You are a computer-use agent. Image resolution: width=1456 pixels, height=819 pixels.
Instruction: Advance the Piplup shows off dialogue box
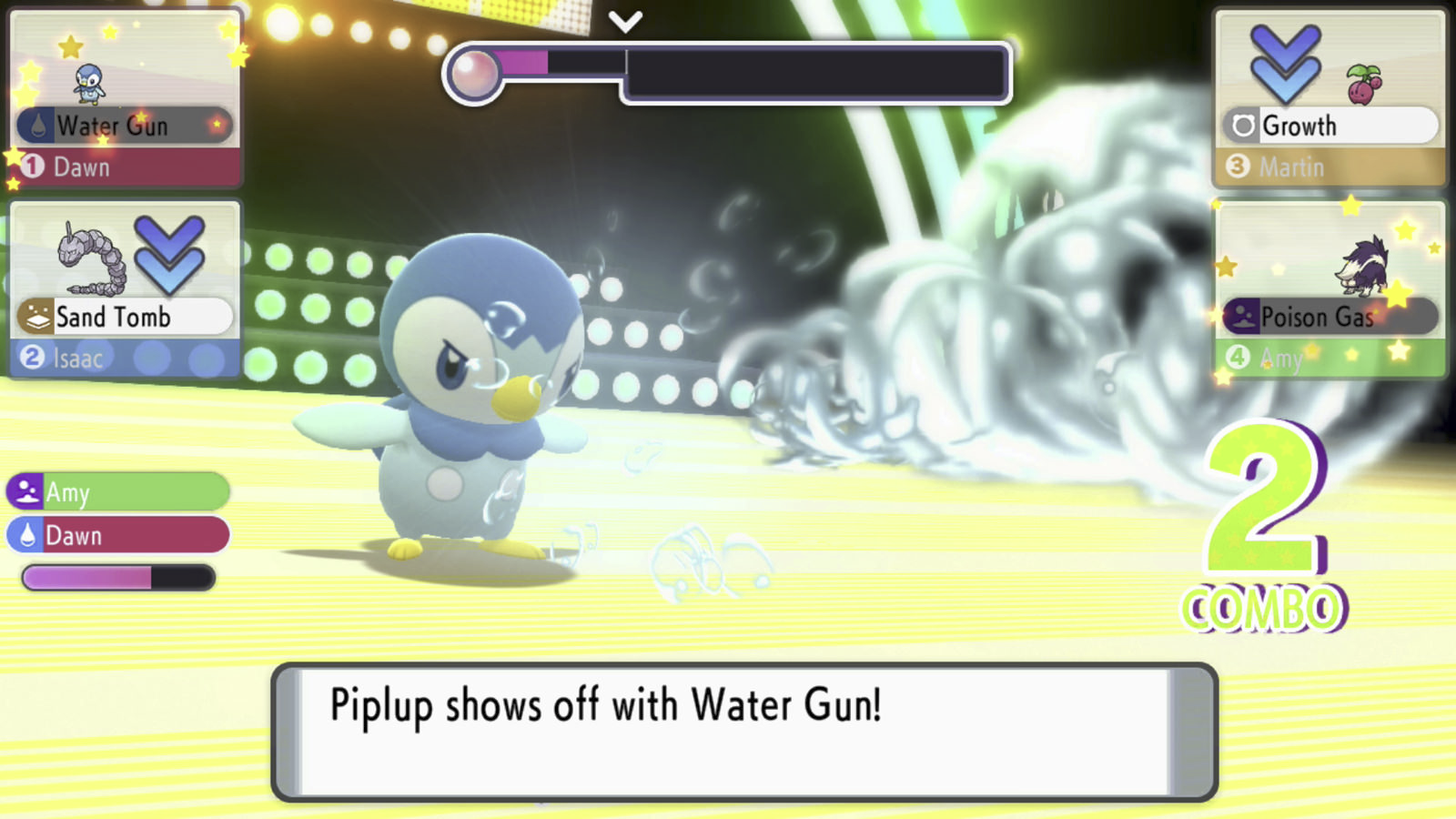coord(743,732)
